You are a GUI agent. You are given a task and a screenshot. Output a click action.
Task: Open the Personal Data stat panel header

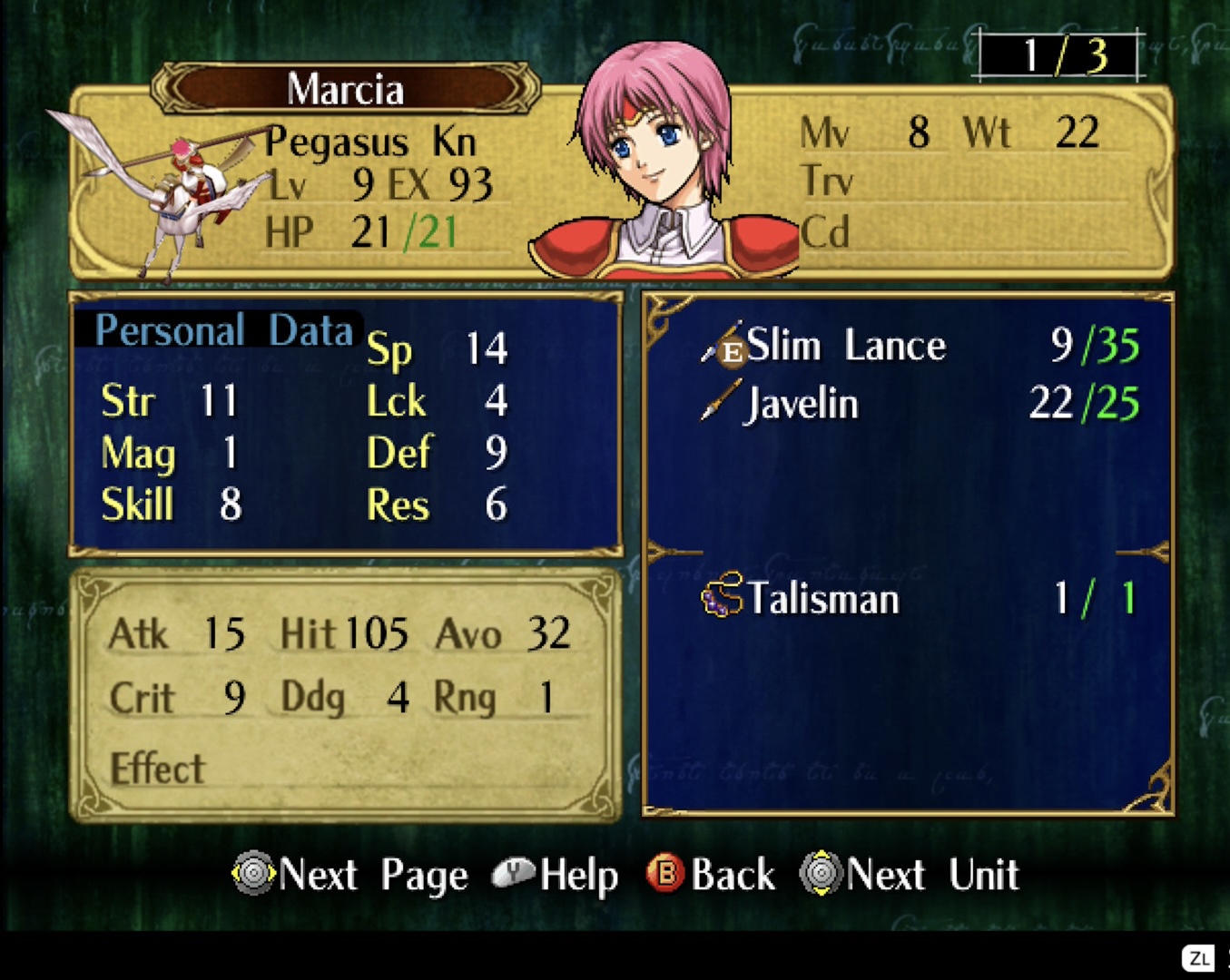tap(223, 330)
